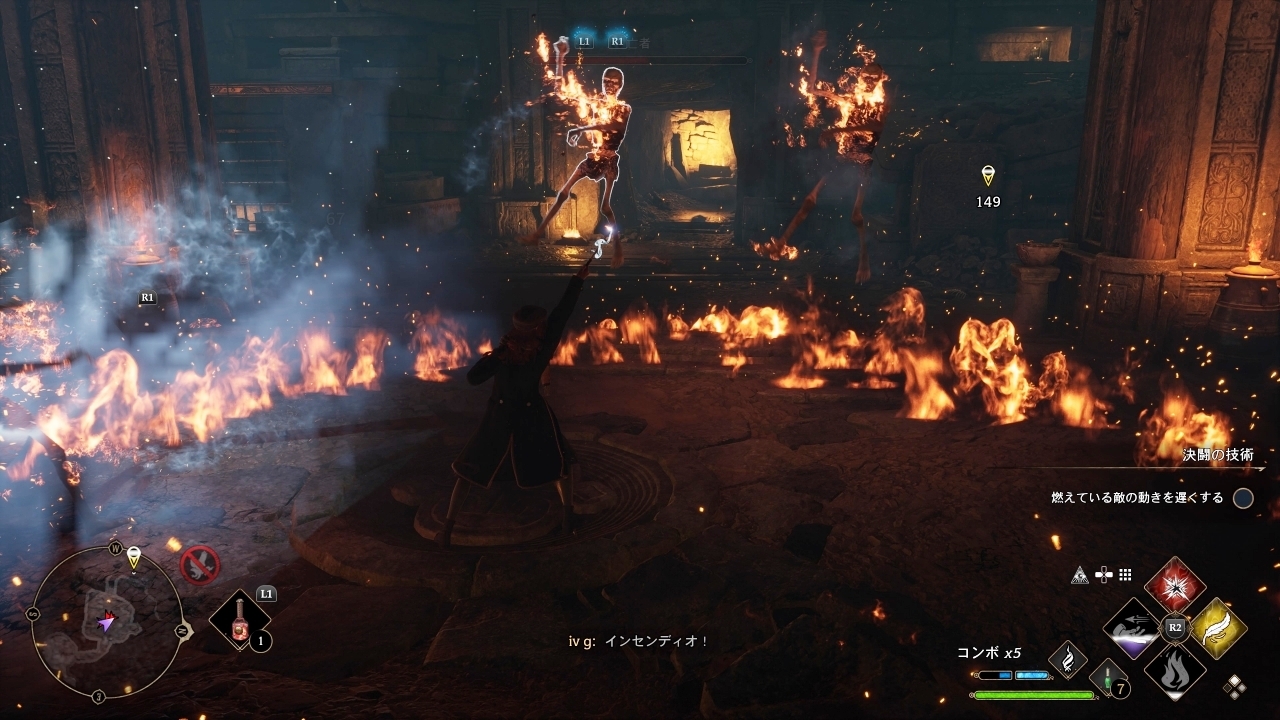Click the d-pad shaped icon

tap(1104, 575)
